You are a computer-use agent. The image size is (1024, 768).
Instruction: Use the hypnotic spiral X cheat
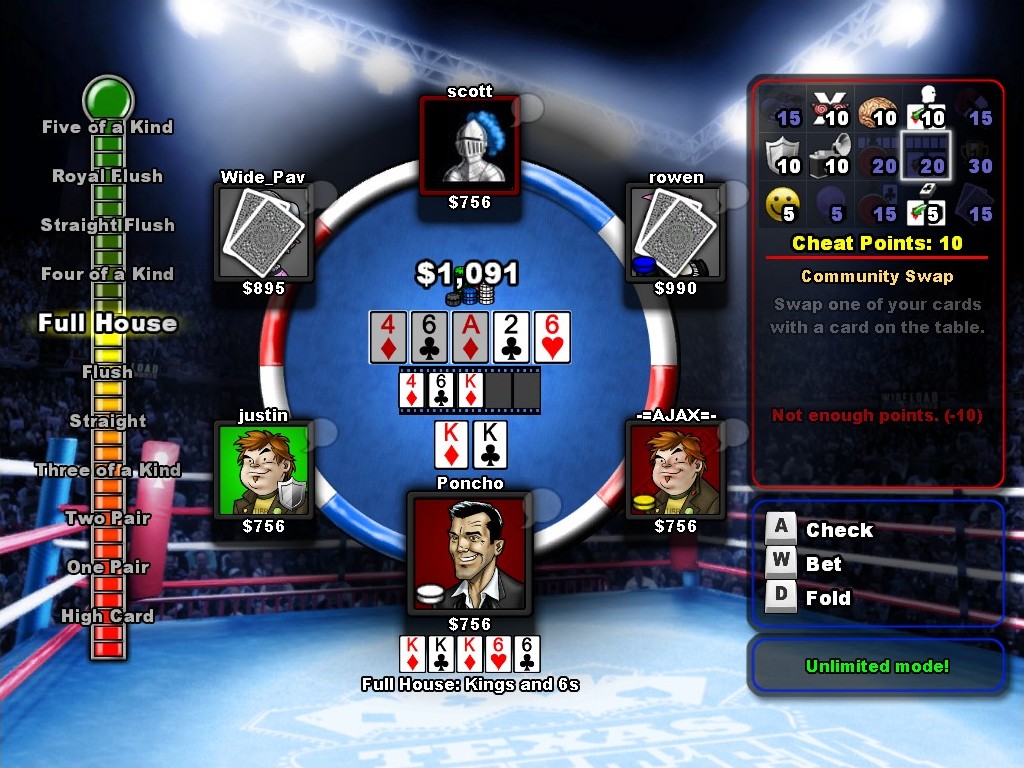point(830,111)
